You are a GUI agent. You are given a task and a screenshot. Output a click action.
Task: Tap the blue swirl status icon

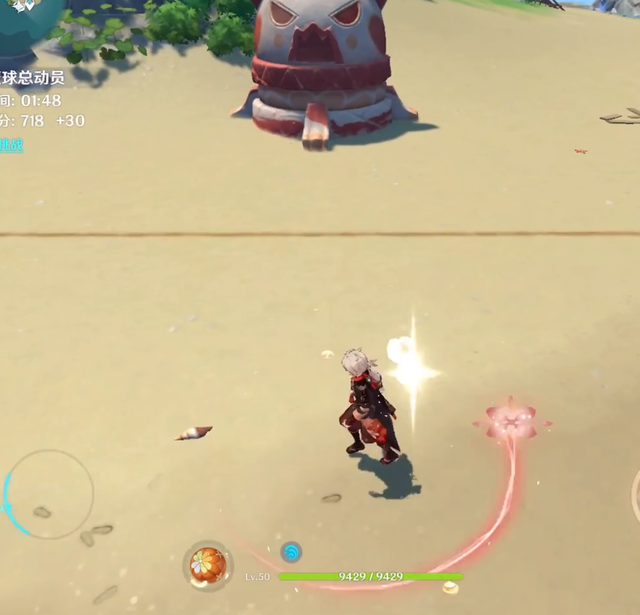tap(291, 551)
